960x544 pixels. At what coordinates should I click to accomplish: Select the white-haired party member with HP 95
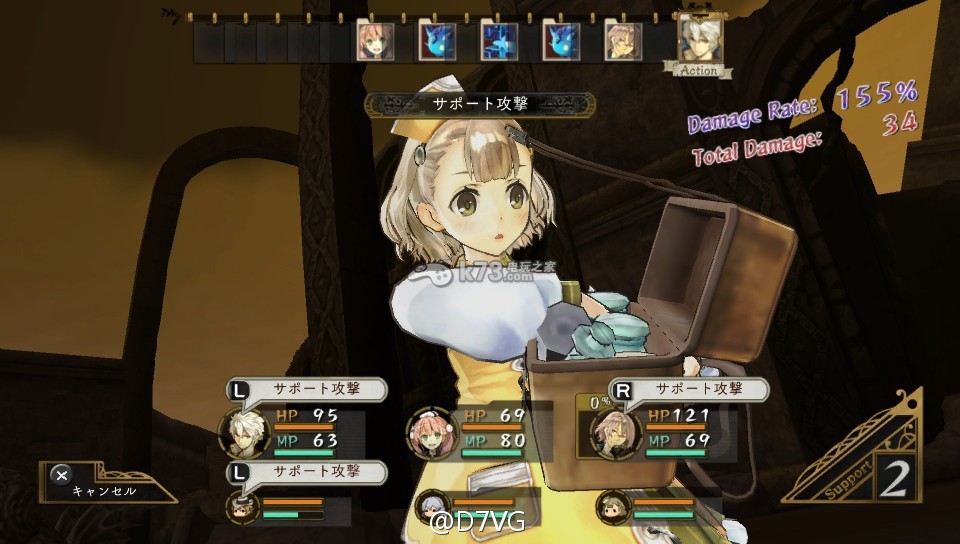245,432
